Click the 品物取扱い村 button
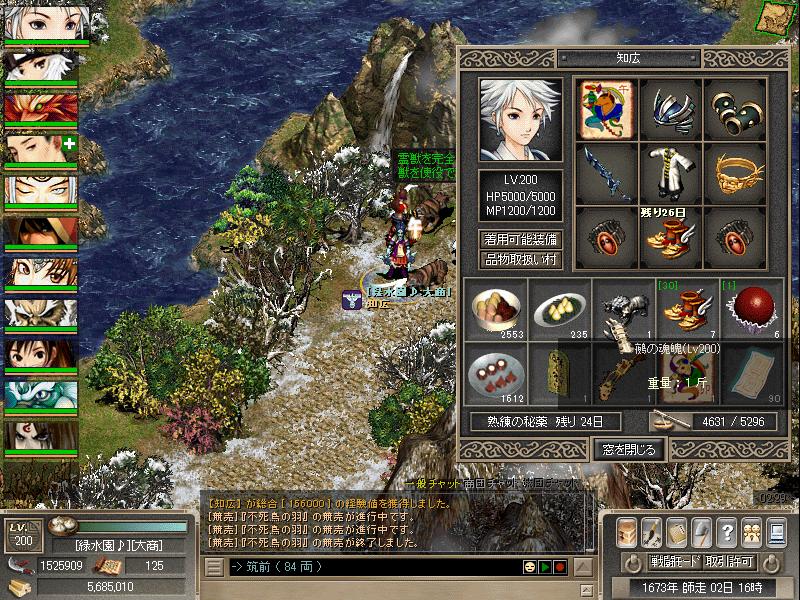800x600 pixels. pyautogui.click(x=520, y=260)
